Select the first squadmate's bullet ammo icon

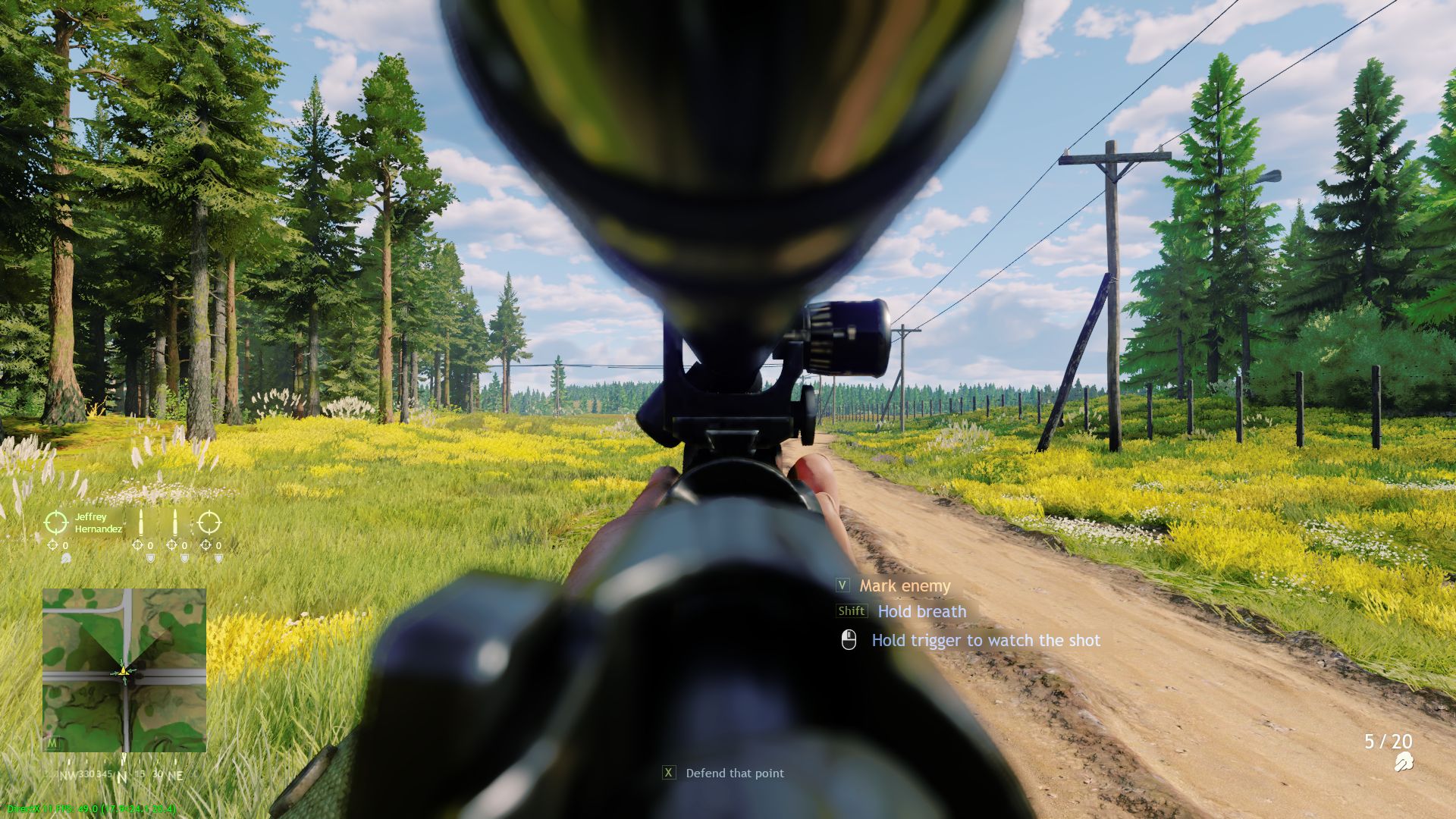(140, 522)
